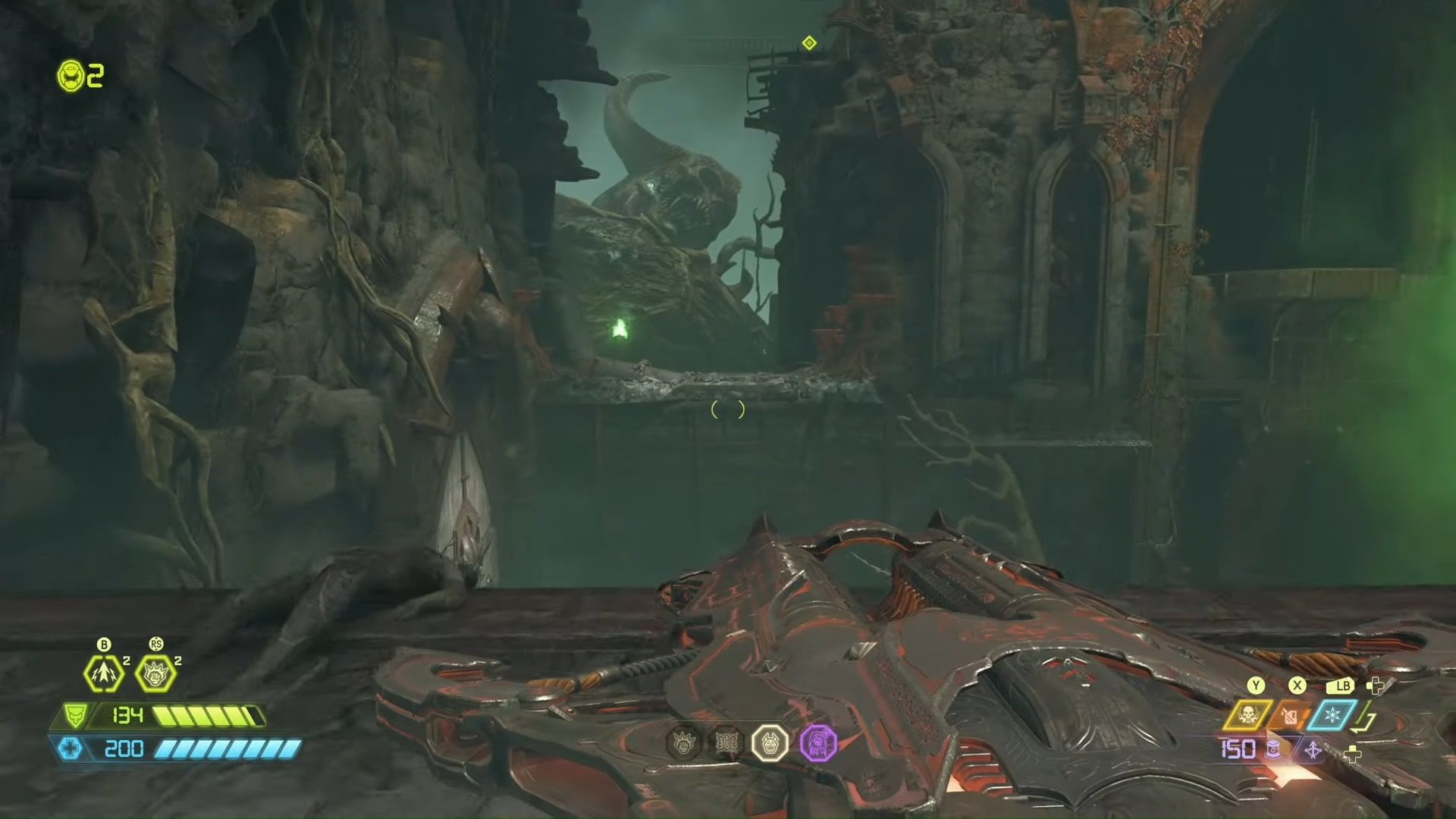The image size is (1456, 819).
Task: Click the yellow waypoint diamond marker
Action: pos(808,43)
